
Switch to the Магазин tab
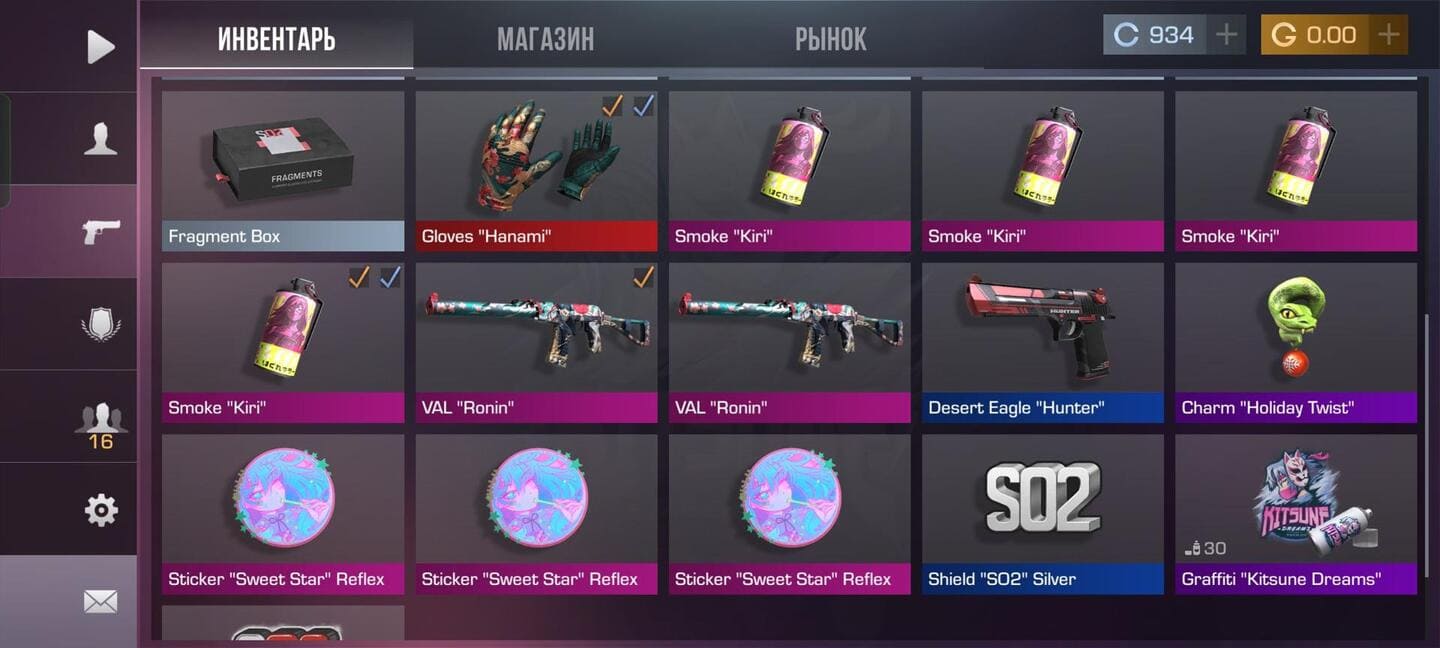point(545,39)
